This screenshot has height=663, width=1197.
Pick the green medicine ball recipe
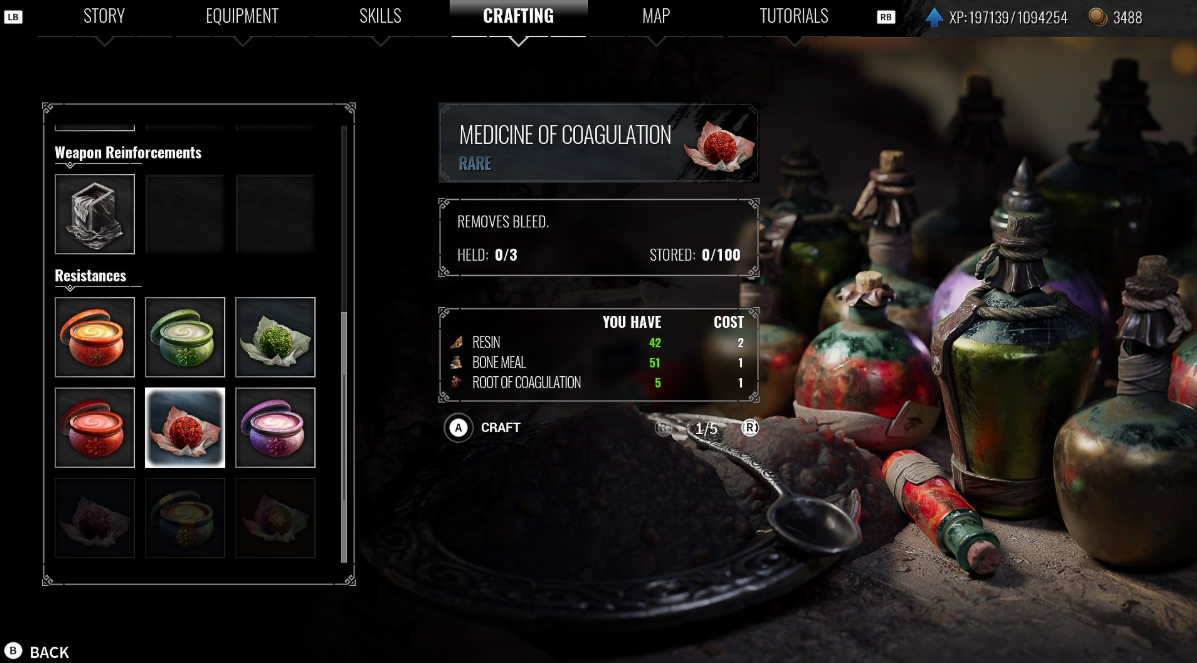point(275,337)
